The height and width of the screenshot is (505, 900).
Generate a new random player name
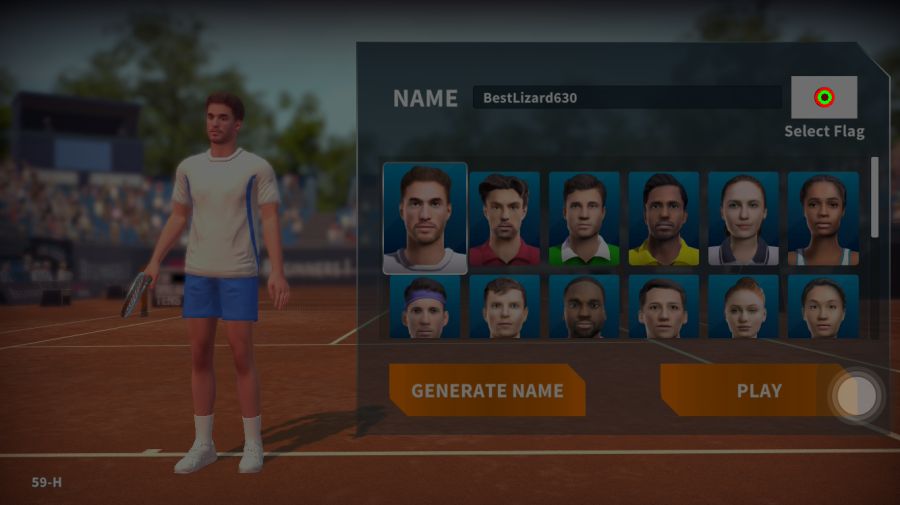(487, 391)
